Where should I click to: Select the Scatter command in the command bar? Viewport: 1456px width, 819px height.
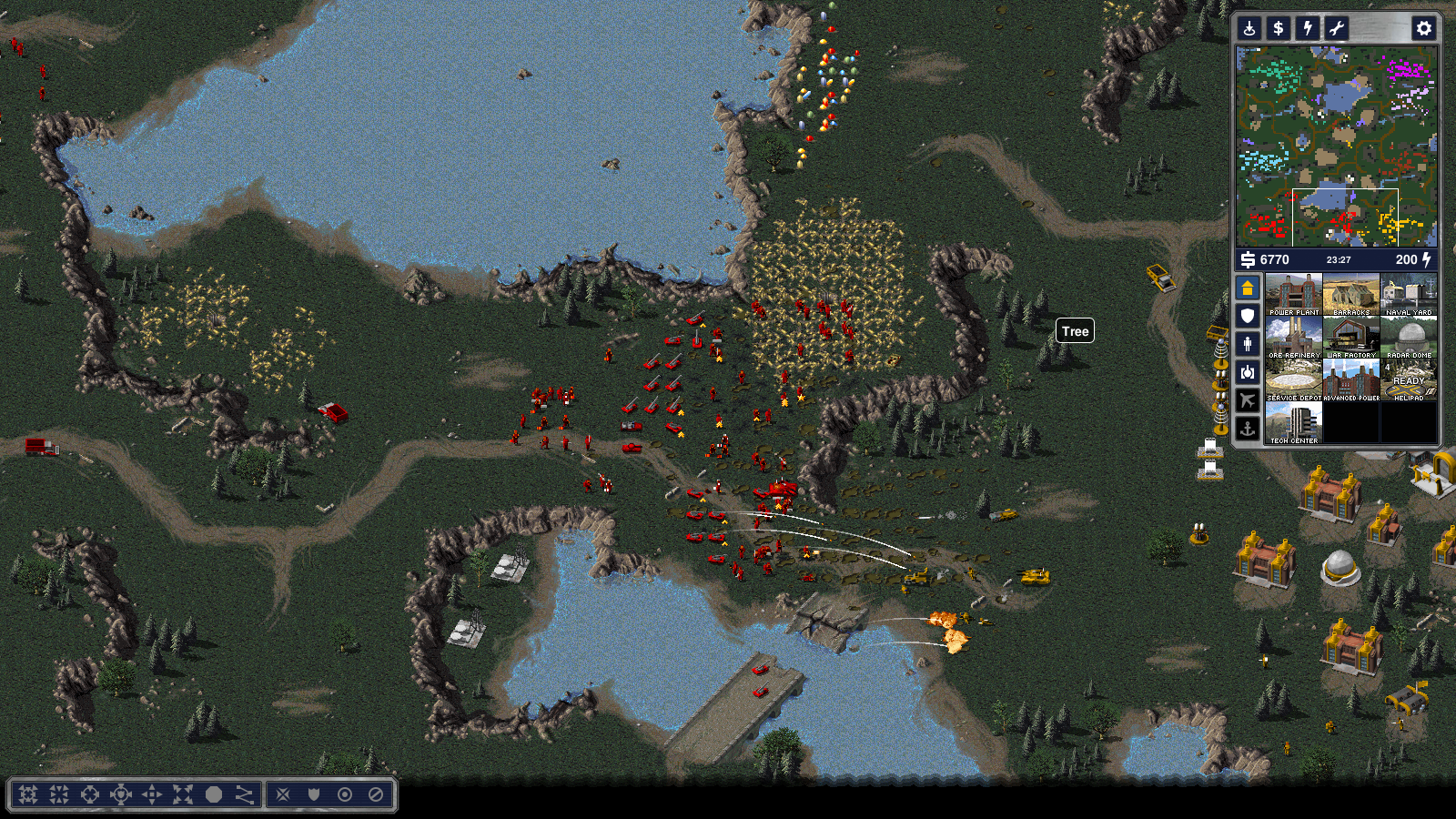tap(183, 794)
